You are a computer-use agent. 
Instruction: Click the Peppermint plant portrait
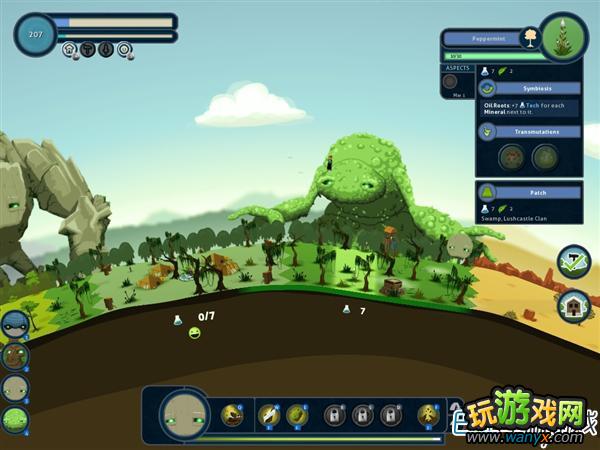pyautogui.click(x=563, y=38)
